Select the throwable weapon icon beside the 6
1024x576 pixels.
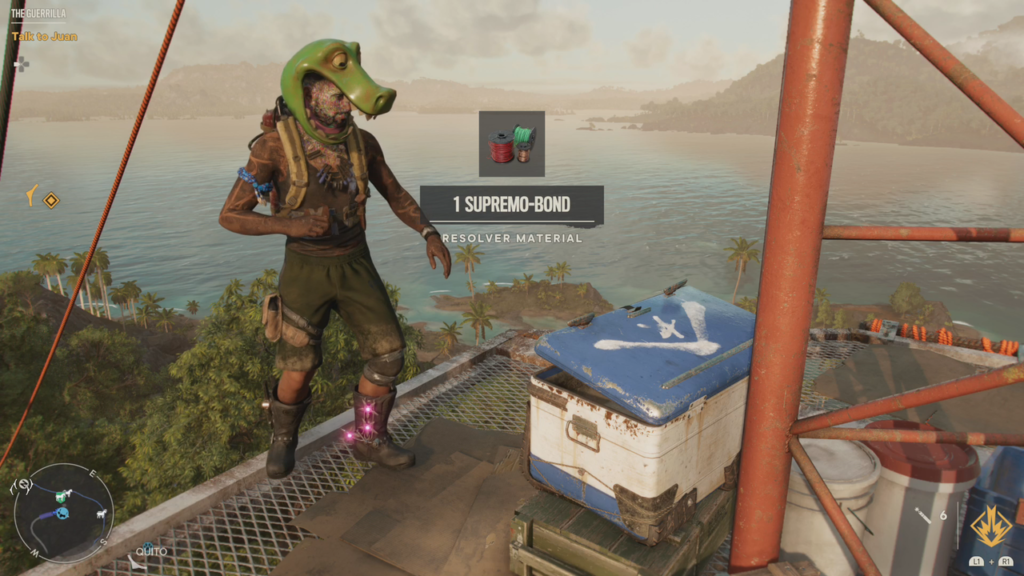click(923, 517)
